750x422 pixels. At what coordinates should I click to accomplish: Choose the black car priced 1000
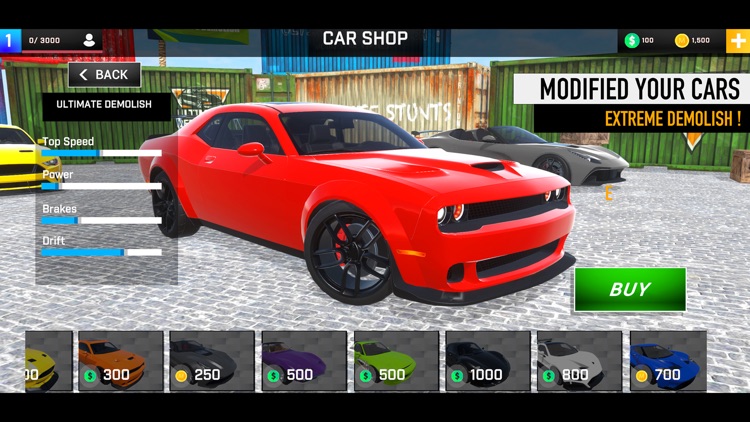pyautogui.click(x=488, y=361)
